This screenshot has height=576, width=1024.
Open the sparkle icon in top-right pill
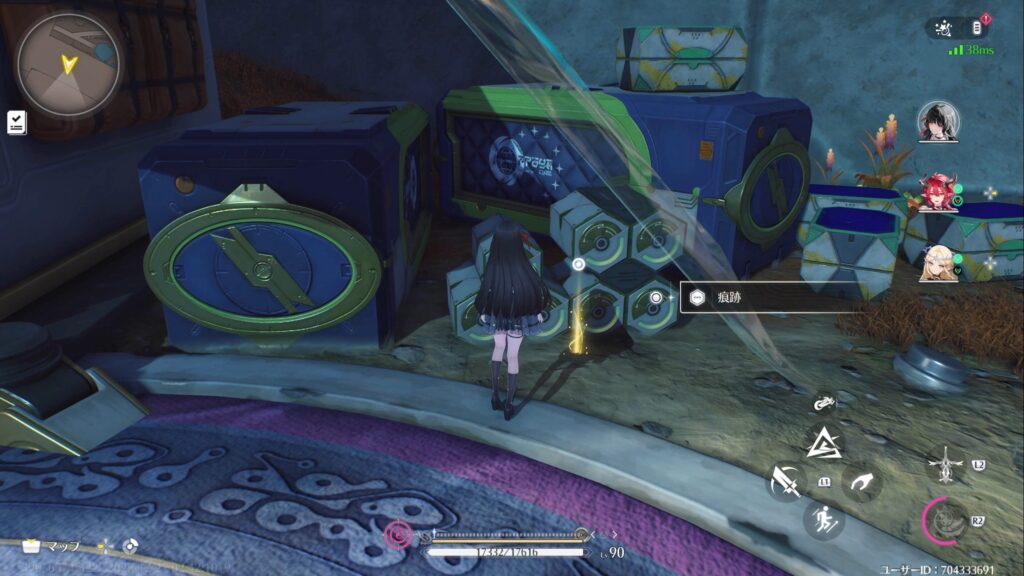(x=944, y=29)
